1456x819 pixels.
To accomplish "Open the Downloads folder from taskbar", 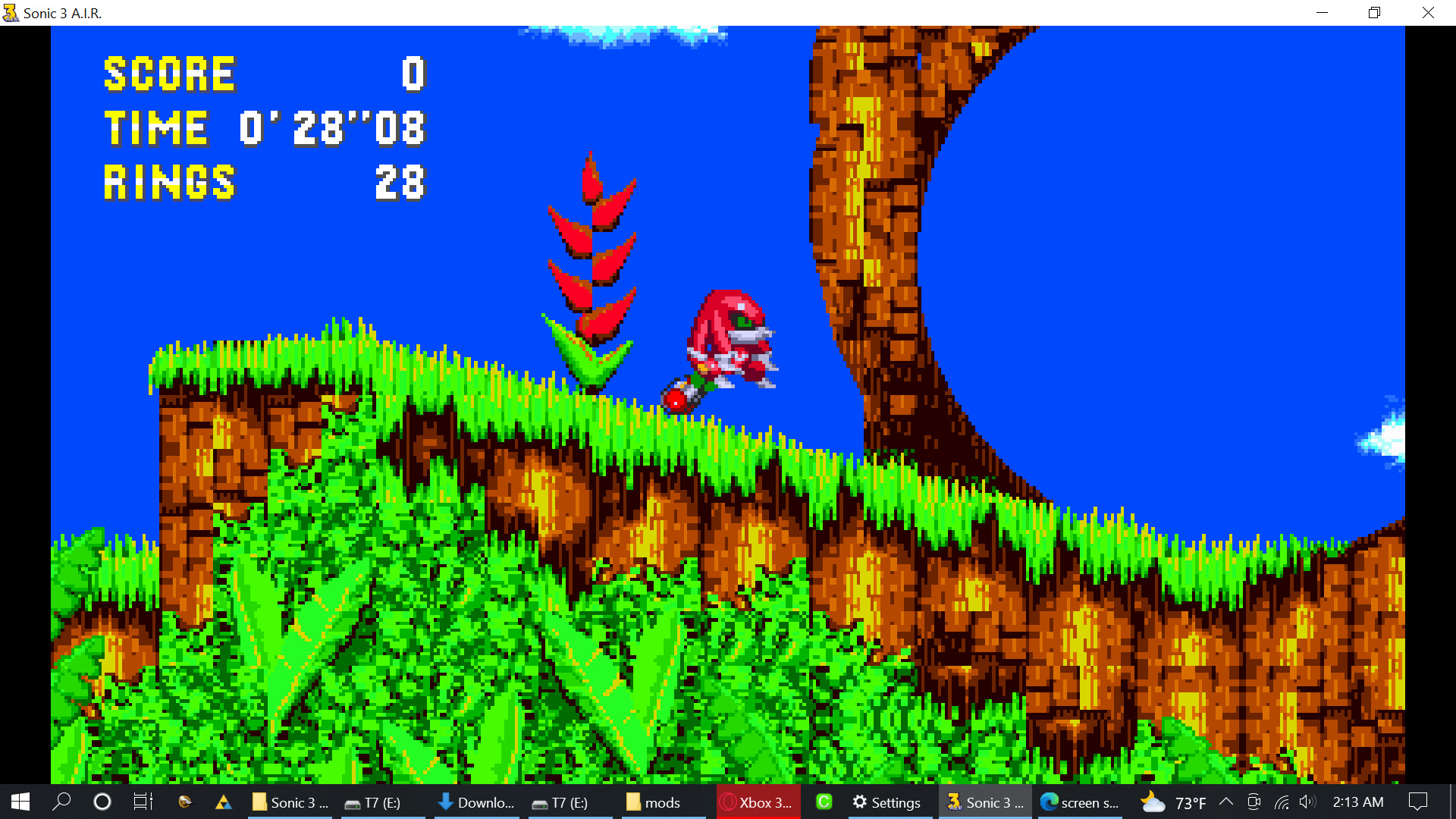I will pyautogui.click(x=476, y=802).
